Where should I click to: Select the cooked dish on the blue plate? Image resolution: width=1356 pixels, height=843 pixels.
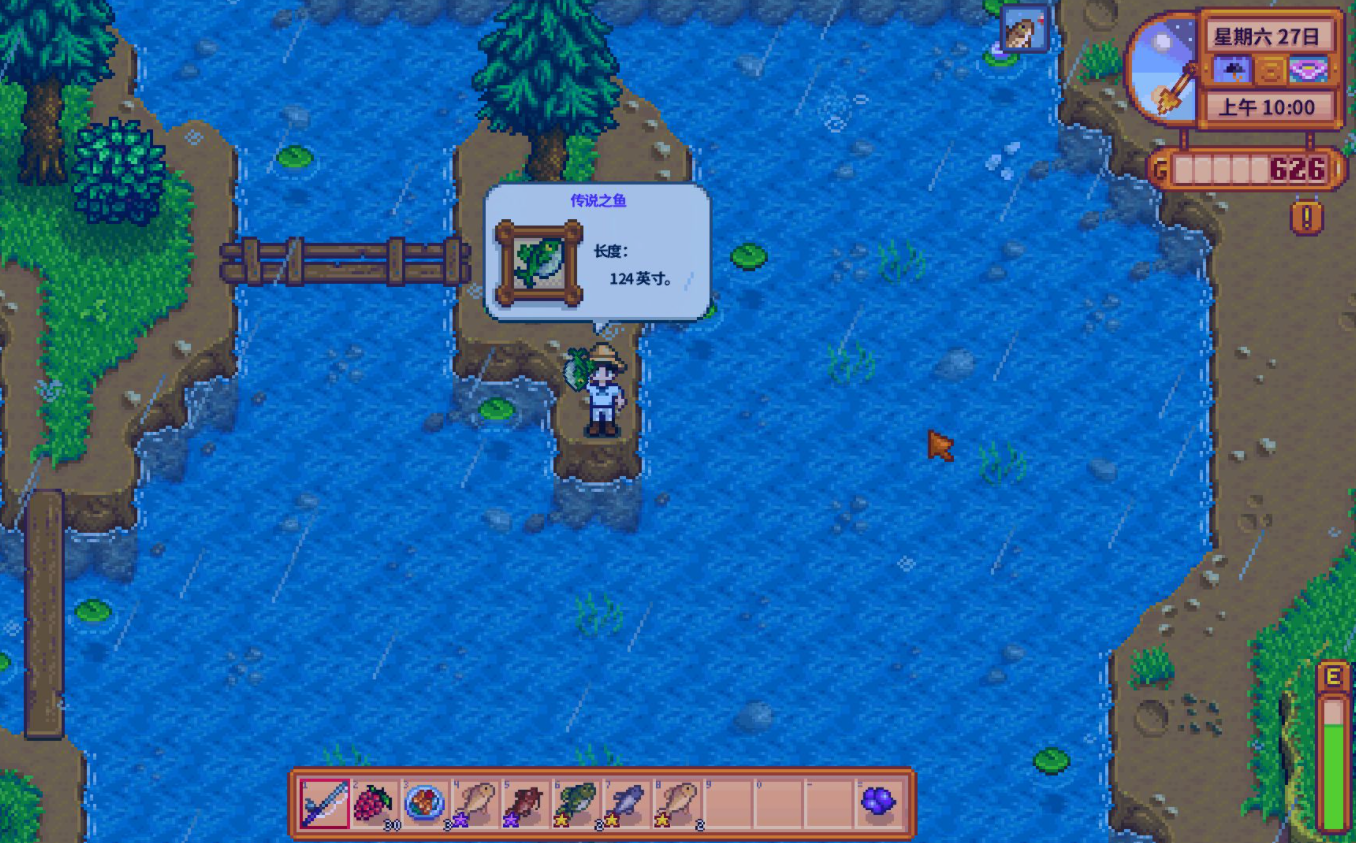click(x=426, y=803)
